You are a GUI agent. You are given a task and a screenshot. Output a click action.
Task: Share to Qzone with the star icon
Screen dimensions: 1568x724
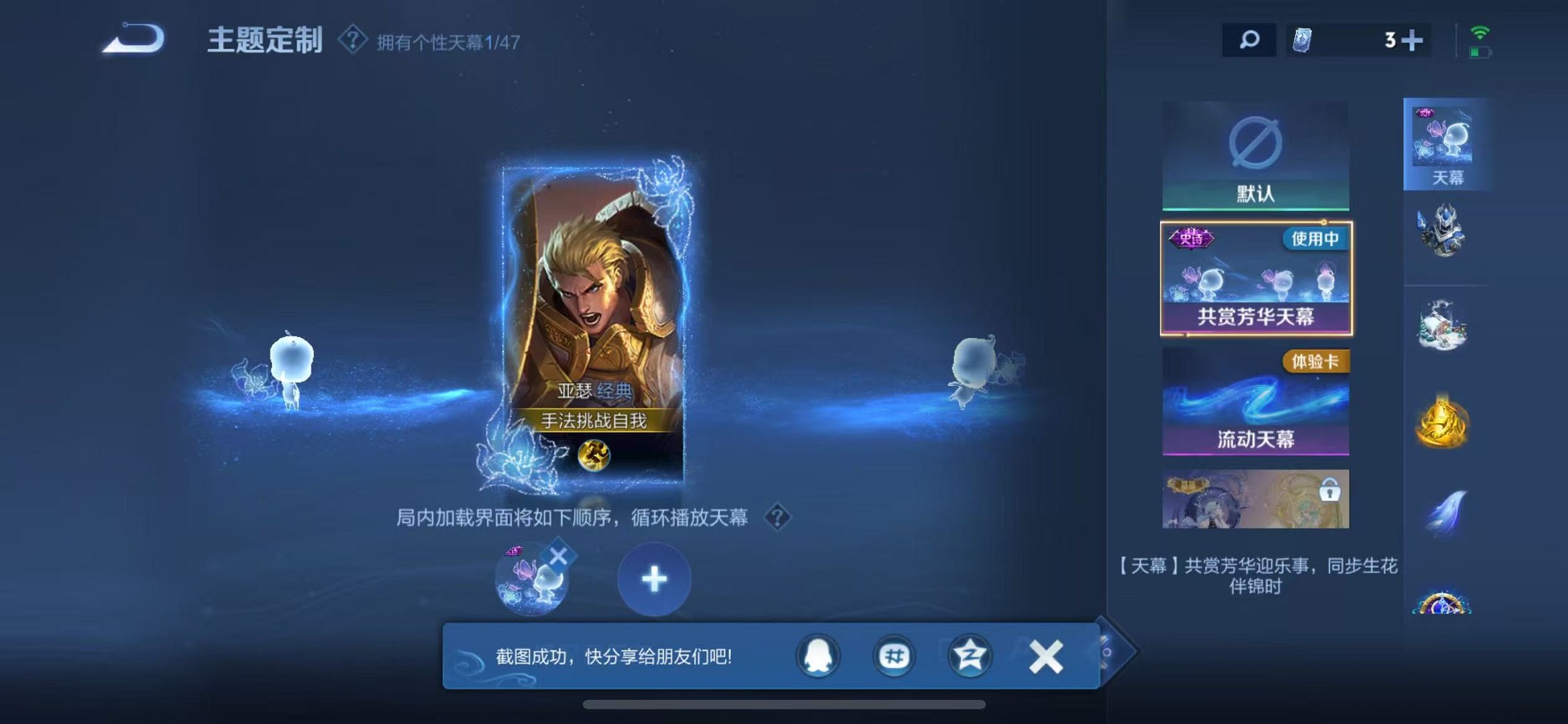pos(969,655)
